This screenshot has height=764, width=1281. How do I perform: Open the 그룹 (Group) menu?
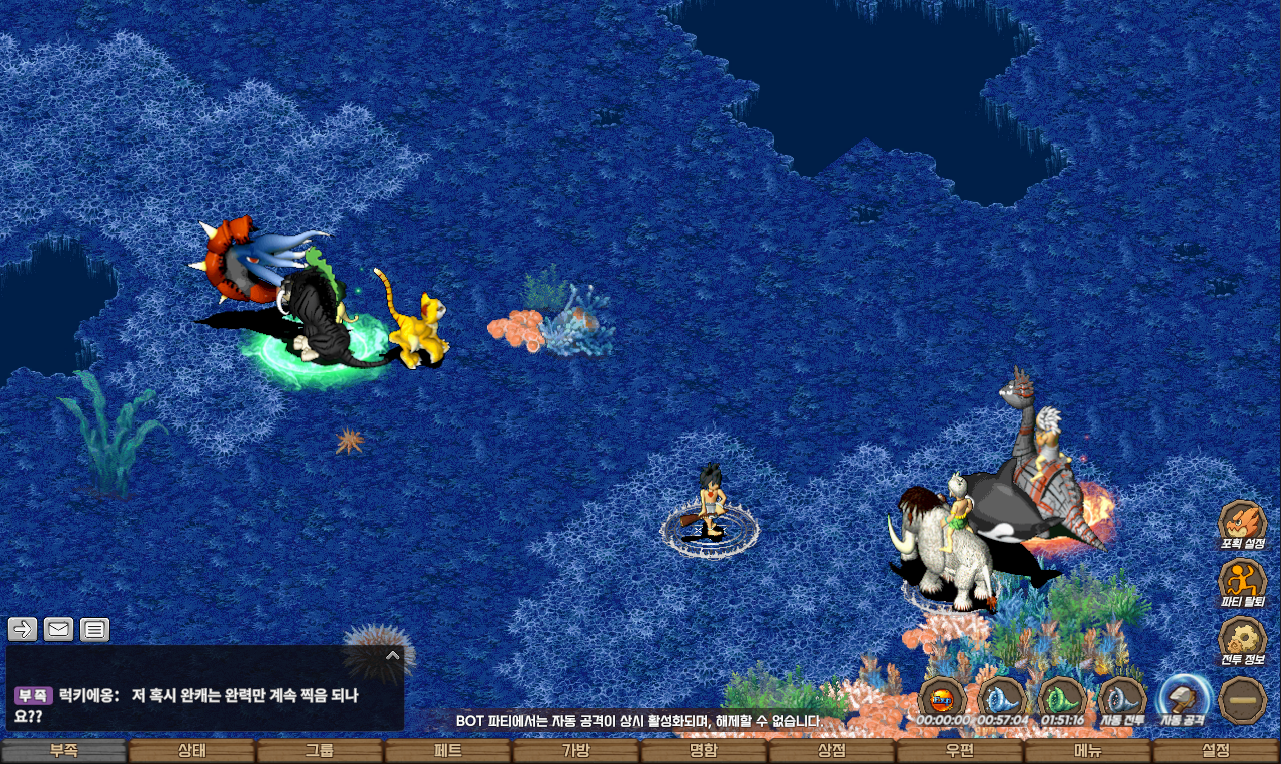320,751
